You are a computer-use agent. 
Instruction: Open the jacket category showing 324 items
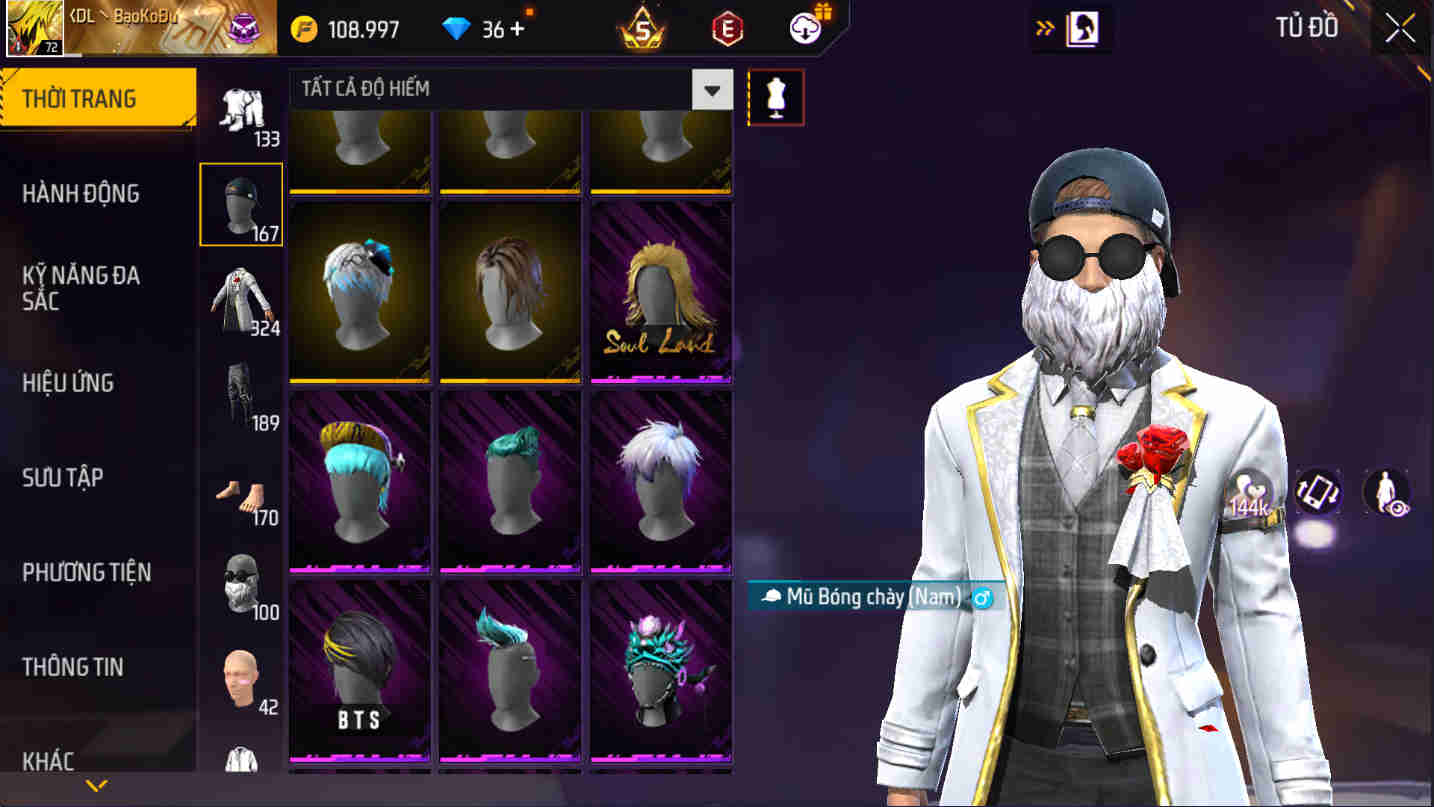point(240,297)
